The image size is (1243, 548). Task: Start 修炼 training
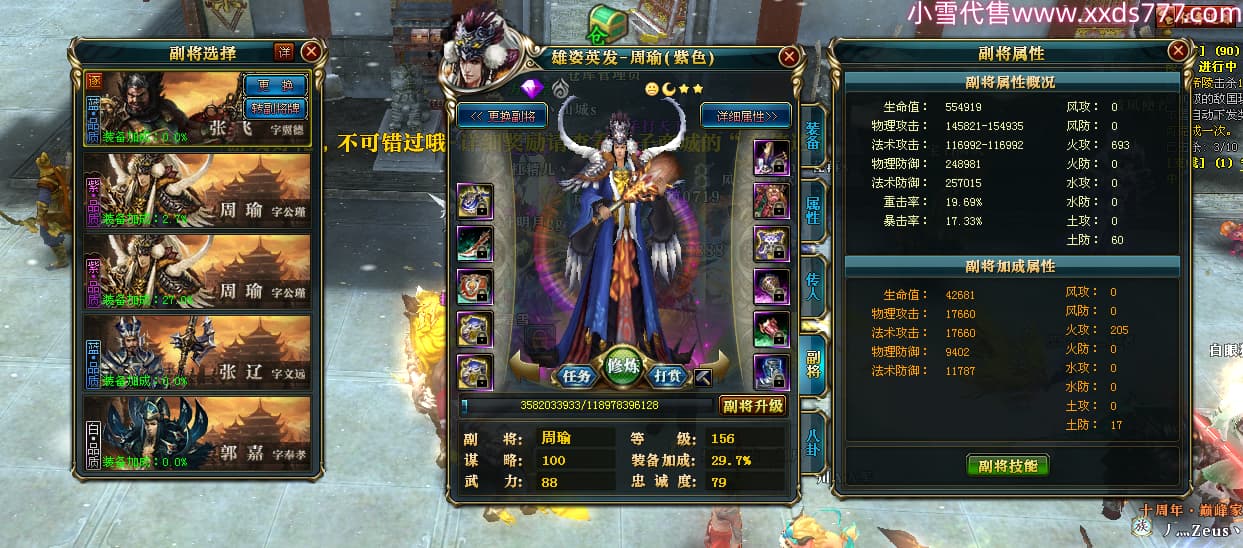(622, 368)
